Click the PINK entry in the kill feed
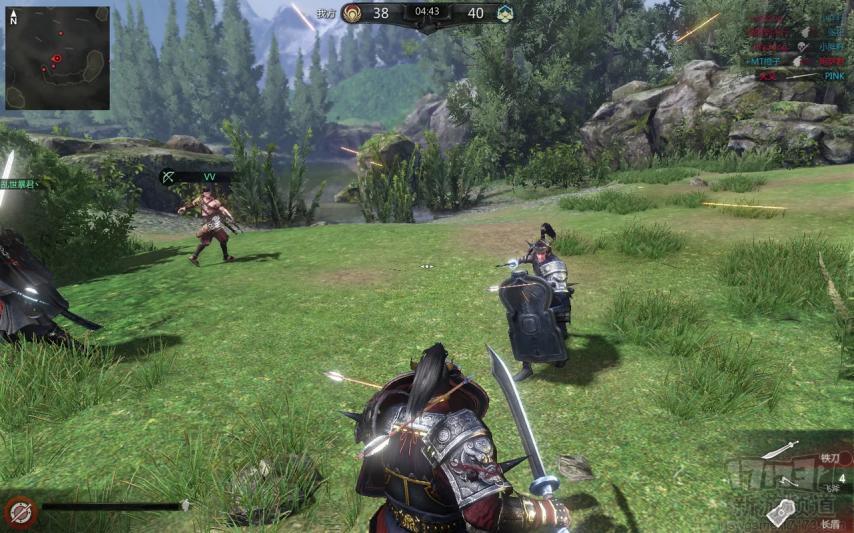Image resolution: width=854 pixels, height=533 pixels. click(834, 75)
